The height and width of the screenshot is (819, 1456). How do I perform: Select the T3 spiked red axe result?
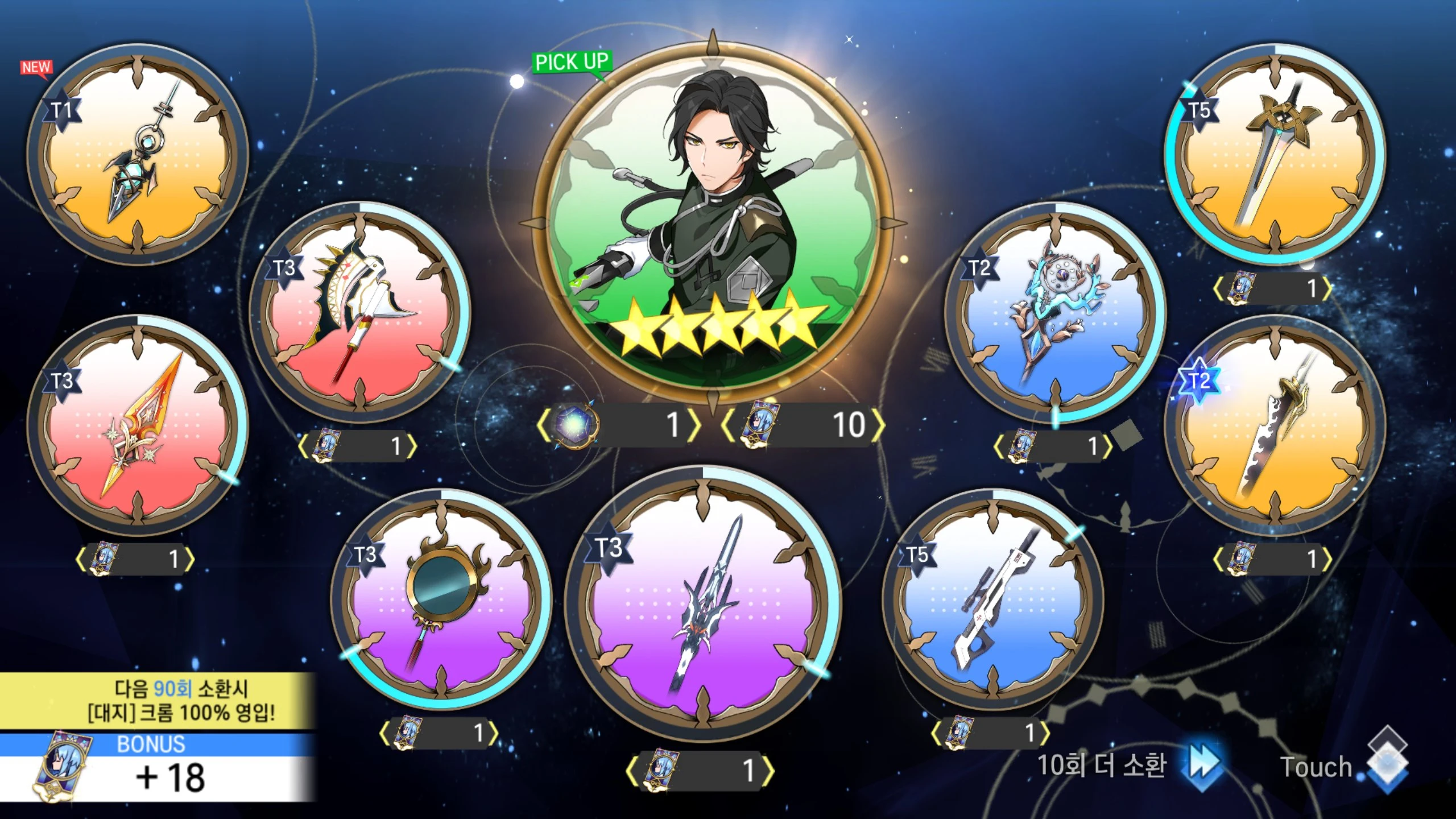(359, 313)
